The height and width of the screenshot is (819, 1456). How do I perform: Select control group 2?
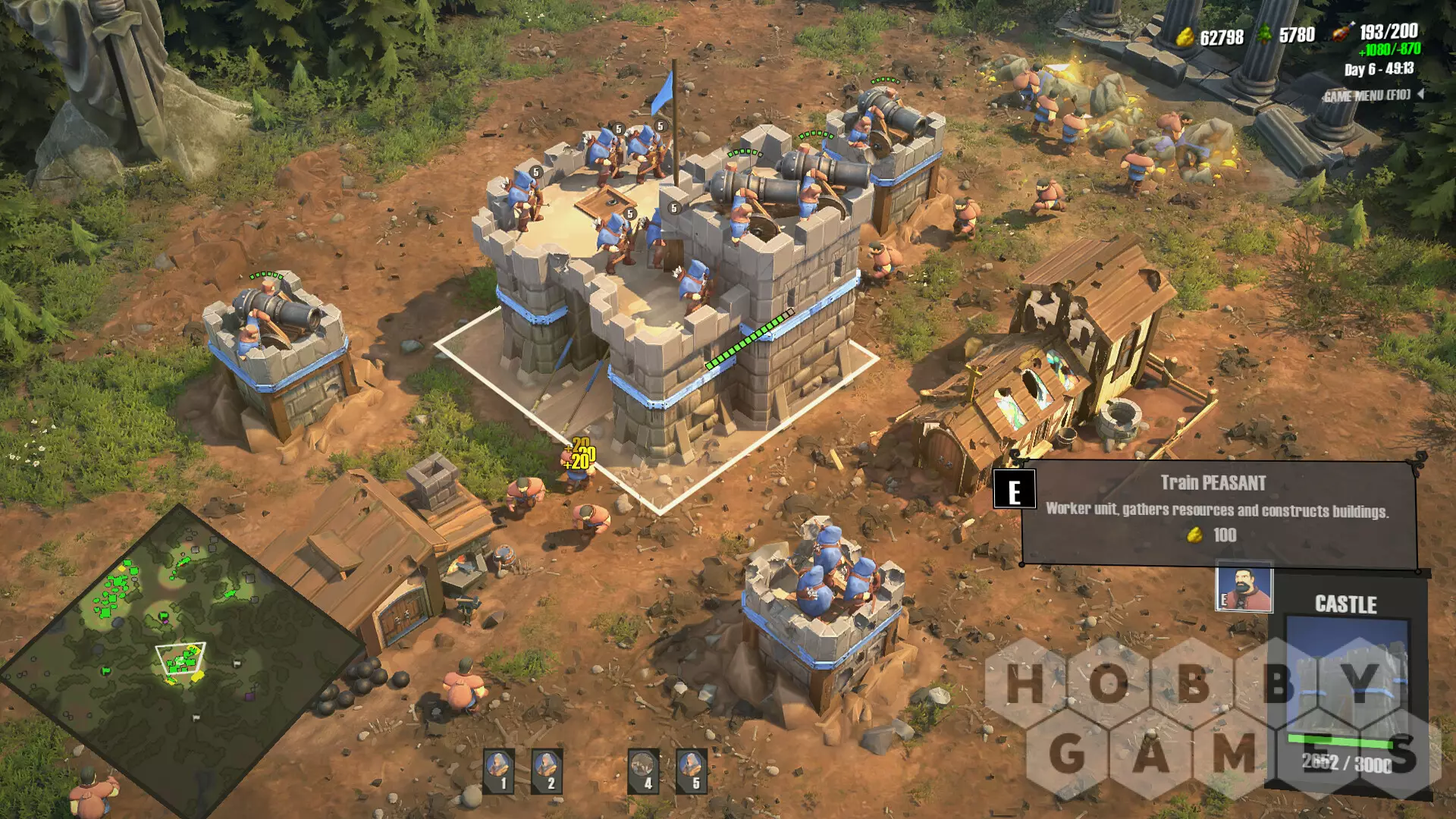(547, 770)
